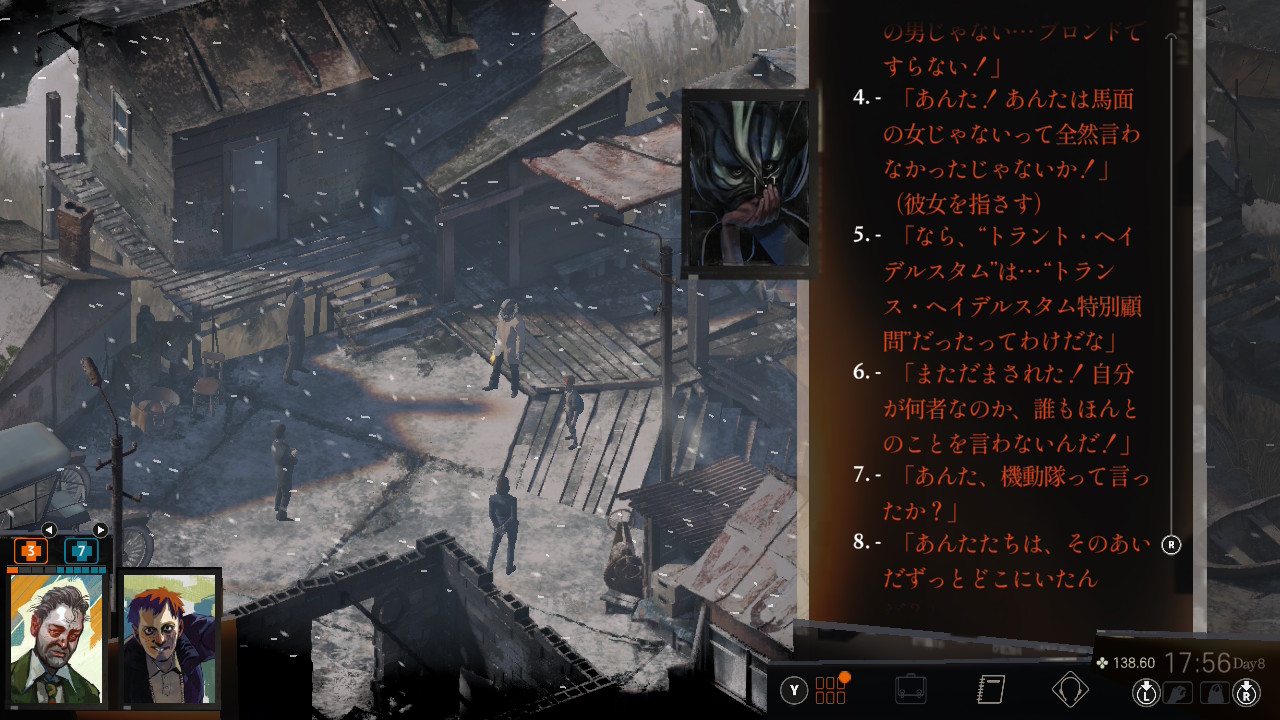
Task: Click the masked speaker portrait beside the dialogue
Action: (745, 182)
